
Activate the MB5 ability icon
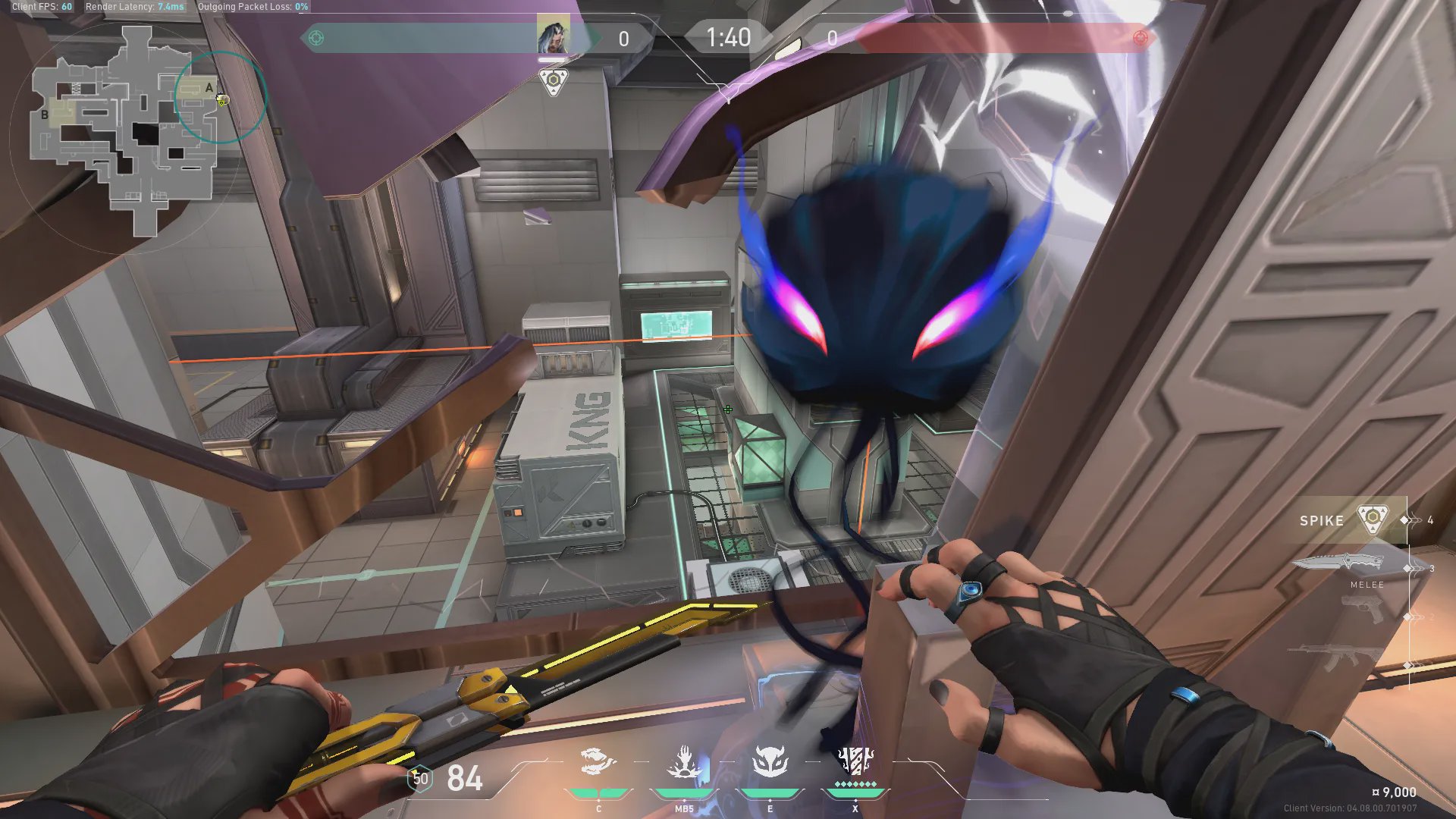click(x=684, y=763)
